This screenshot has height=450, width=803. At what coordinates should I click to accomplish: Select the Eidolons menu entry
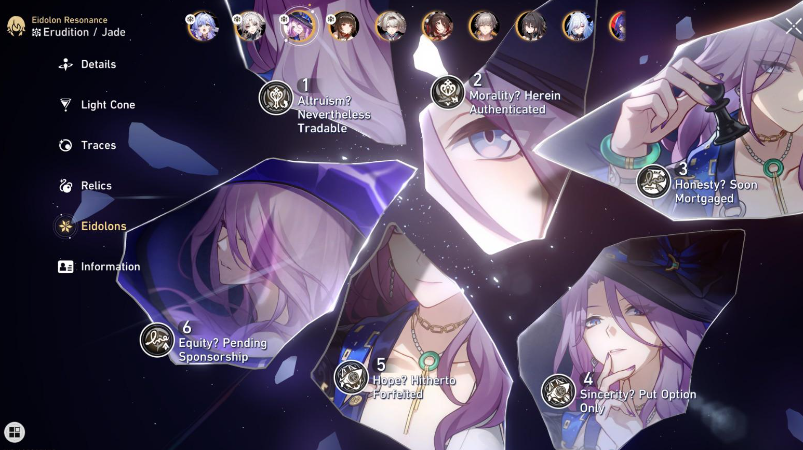pyautogui.click(x=103, y=226)
